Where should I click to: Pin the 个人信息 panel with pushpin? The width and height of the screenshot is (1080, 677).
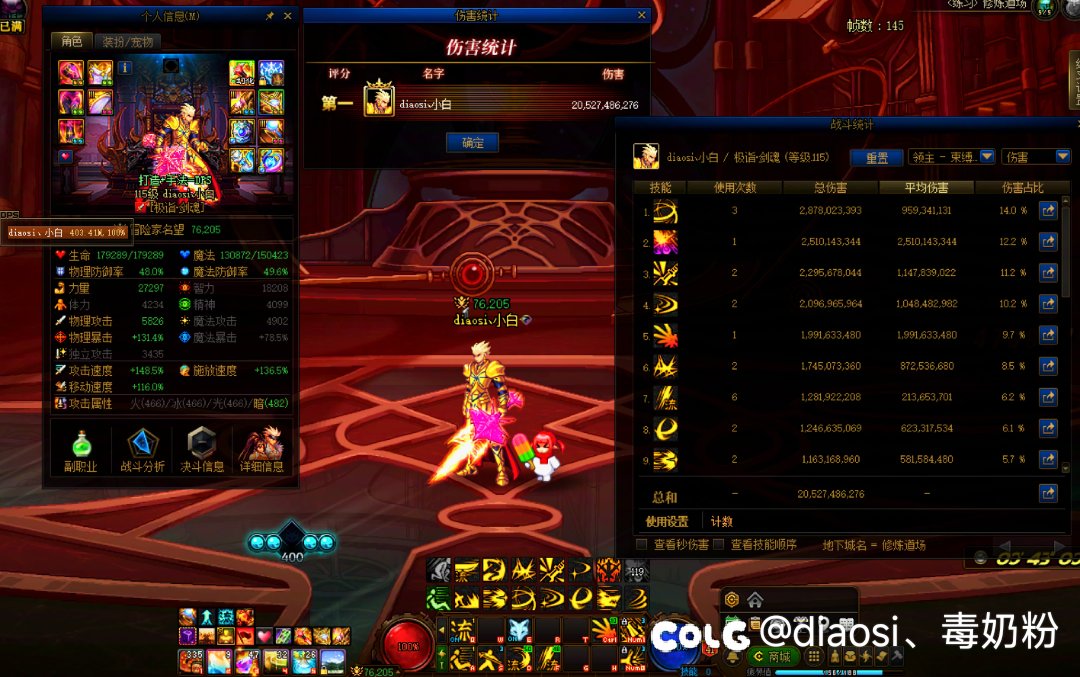pyautogui.click(x=269, y=16)
